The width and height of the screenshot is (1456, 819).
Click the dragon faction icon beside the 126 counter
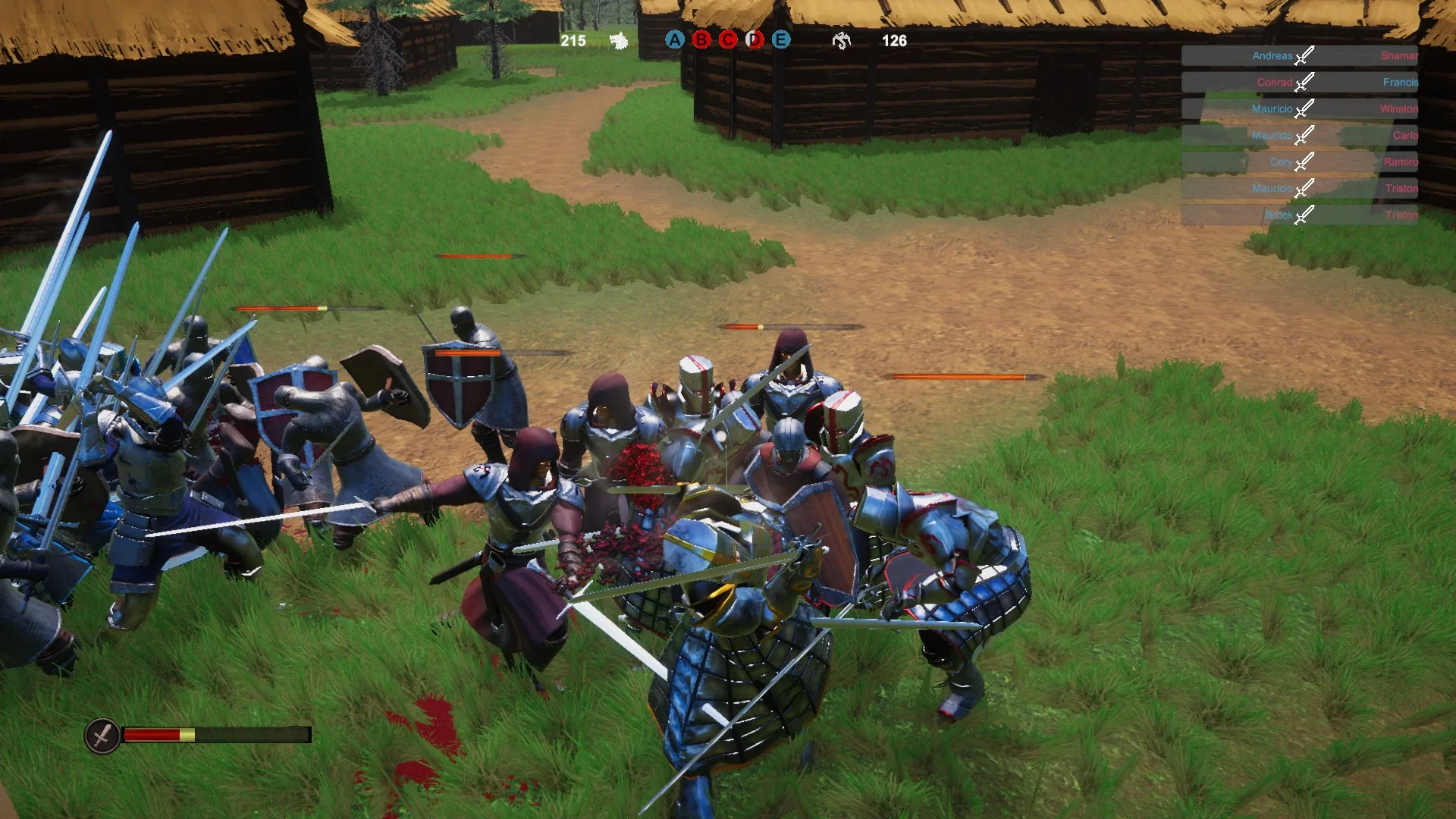[842, 40]
